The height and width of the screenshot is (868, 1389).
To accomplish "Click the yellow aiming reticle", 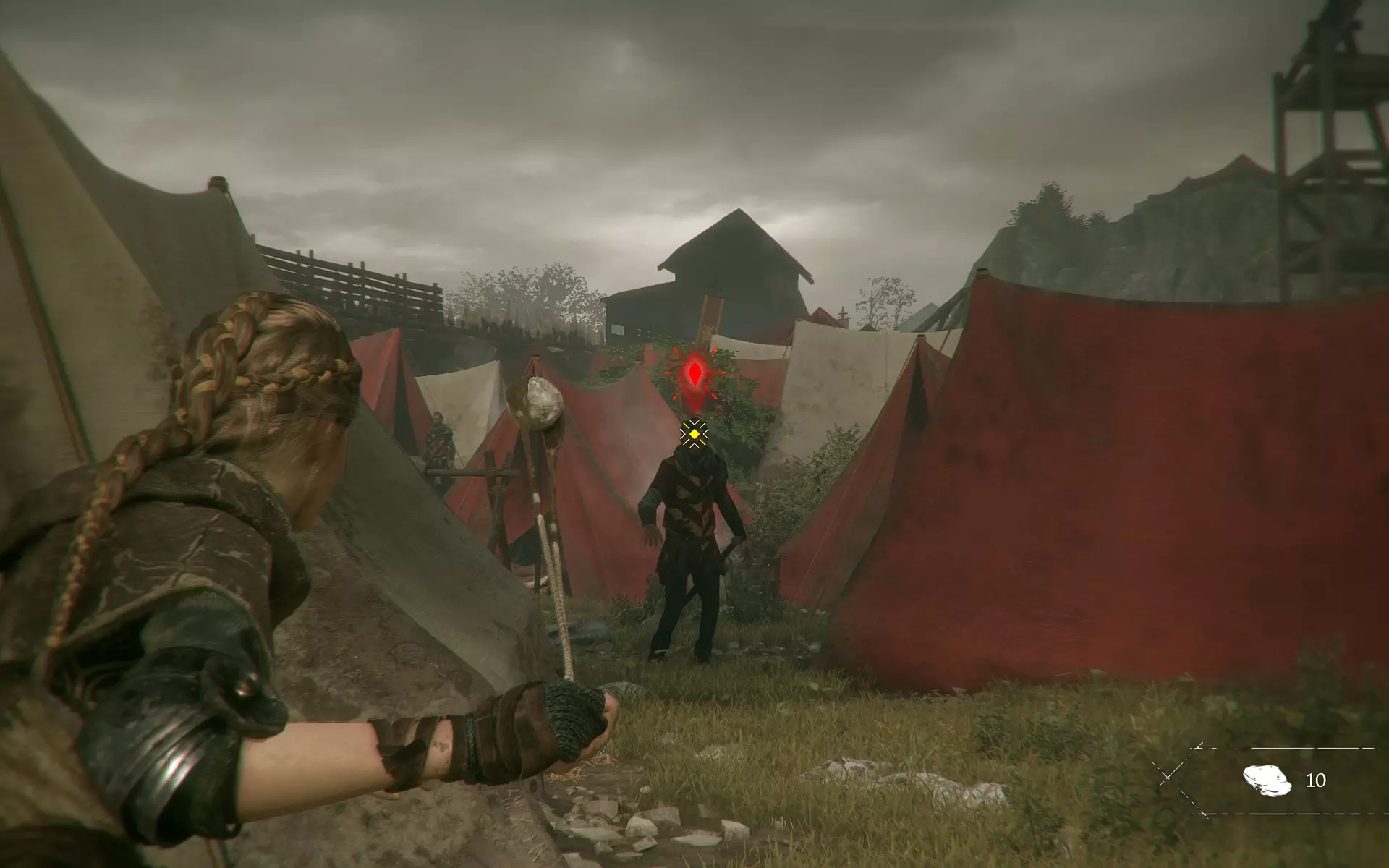I will [x=694, y=433].
